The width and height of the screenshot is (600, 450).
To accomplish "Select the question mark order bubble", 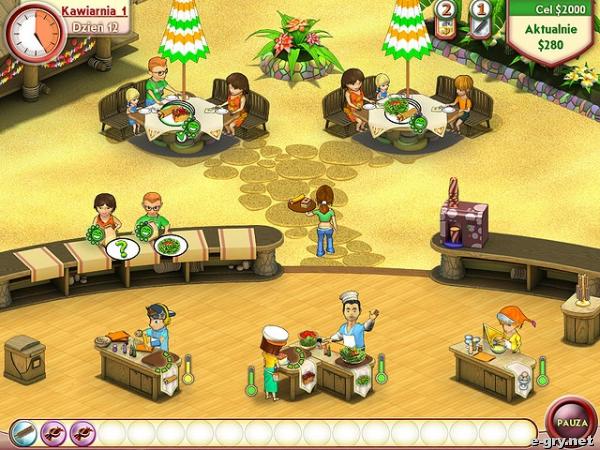I will pyautogui.click(x=122, y=248).
